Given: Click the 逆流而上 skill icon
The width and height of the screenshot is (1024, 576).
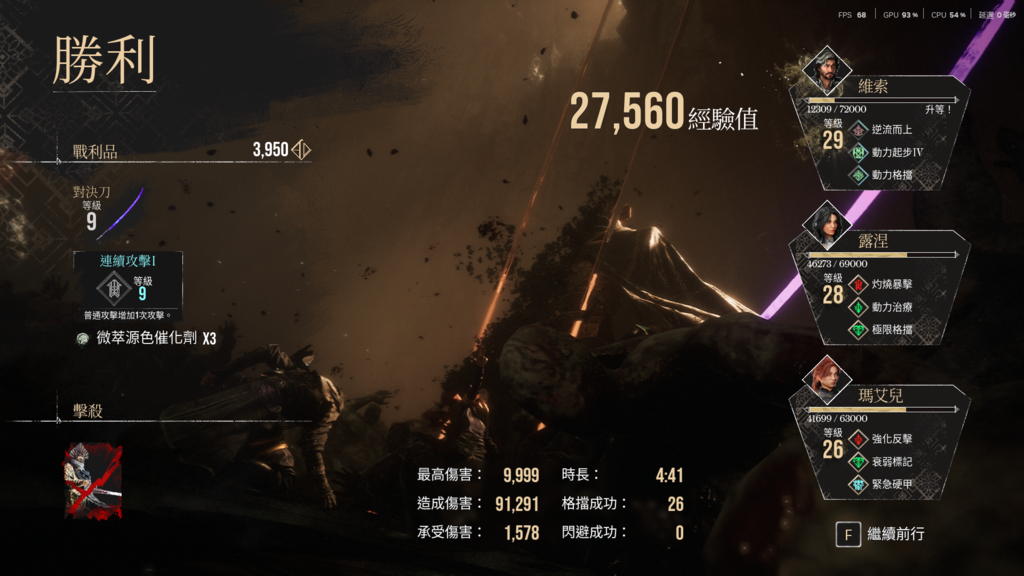Looking at the screenshot, I should click(859, 129).
